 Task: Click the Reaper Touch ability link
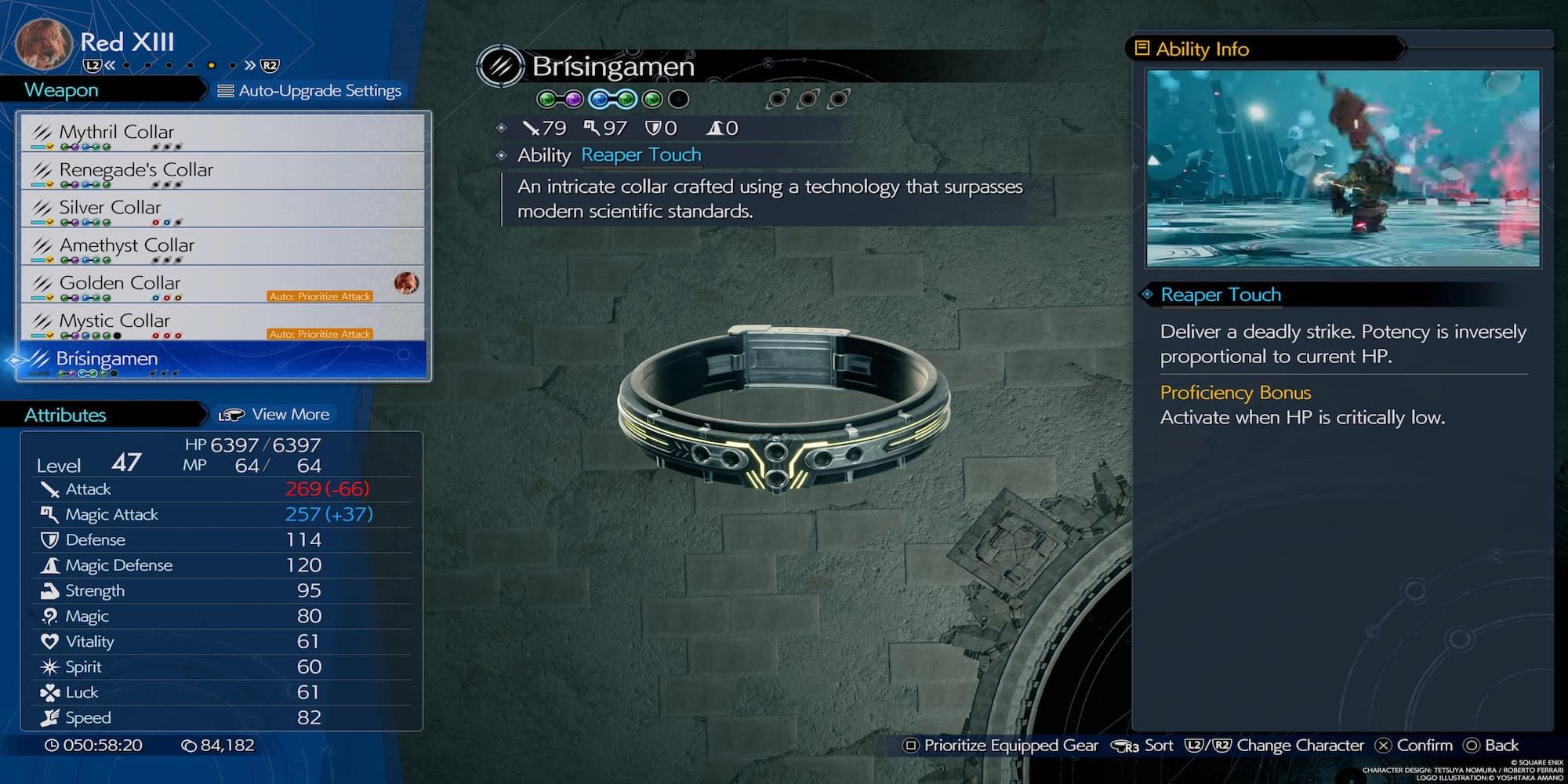pos(641,155)
